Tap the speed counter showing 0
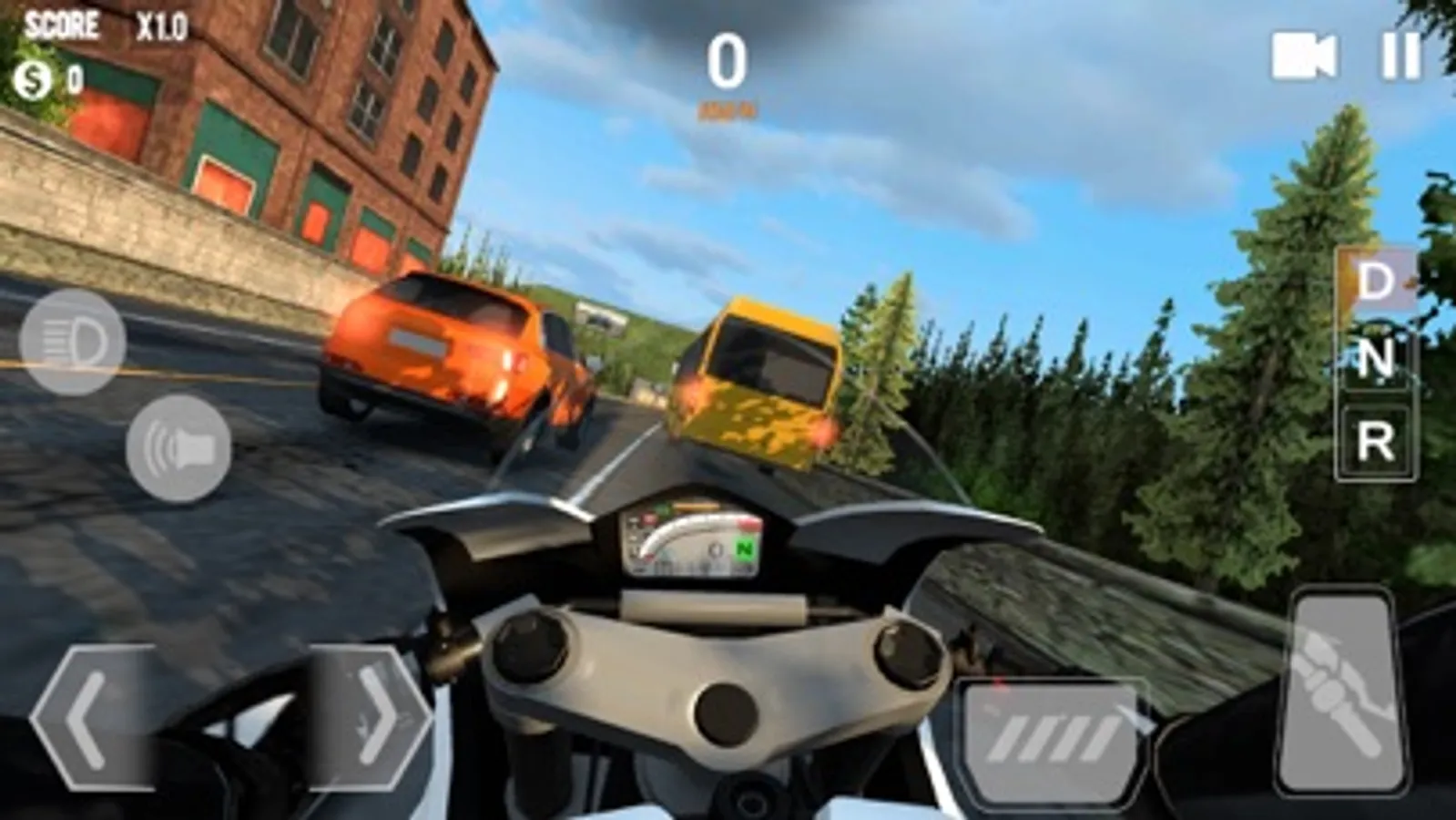The height and width of the screenshot is (820, 1456). [728, 62]
